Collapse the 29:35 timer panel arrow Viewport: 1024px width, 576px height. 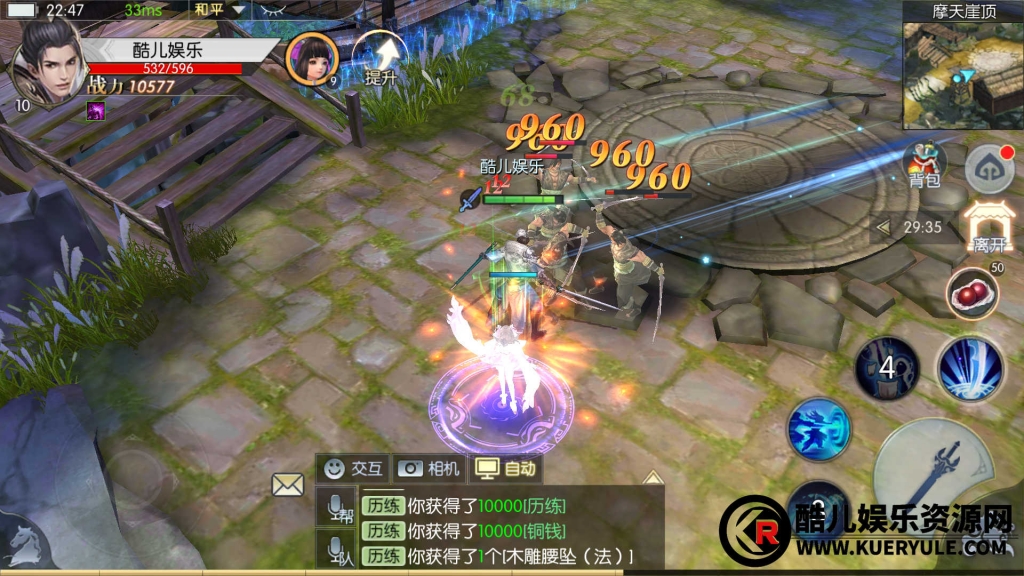[883, 227]
